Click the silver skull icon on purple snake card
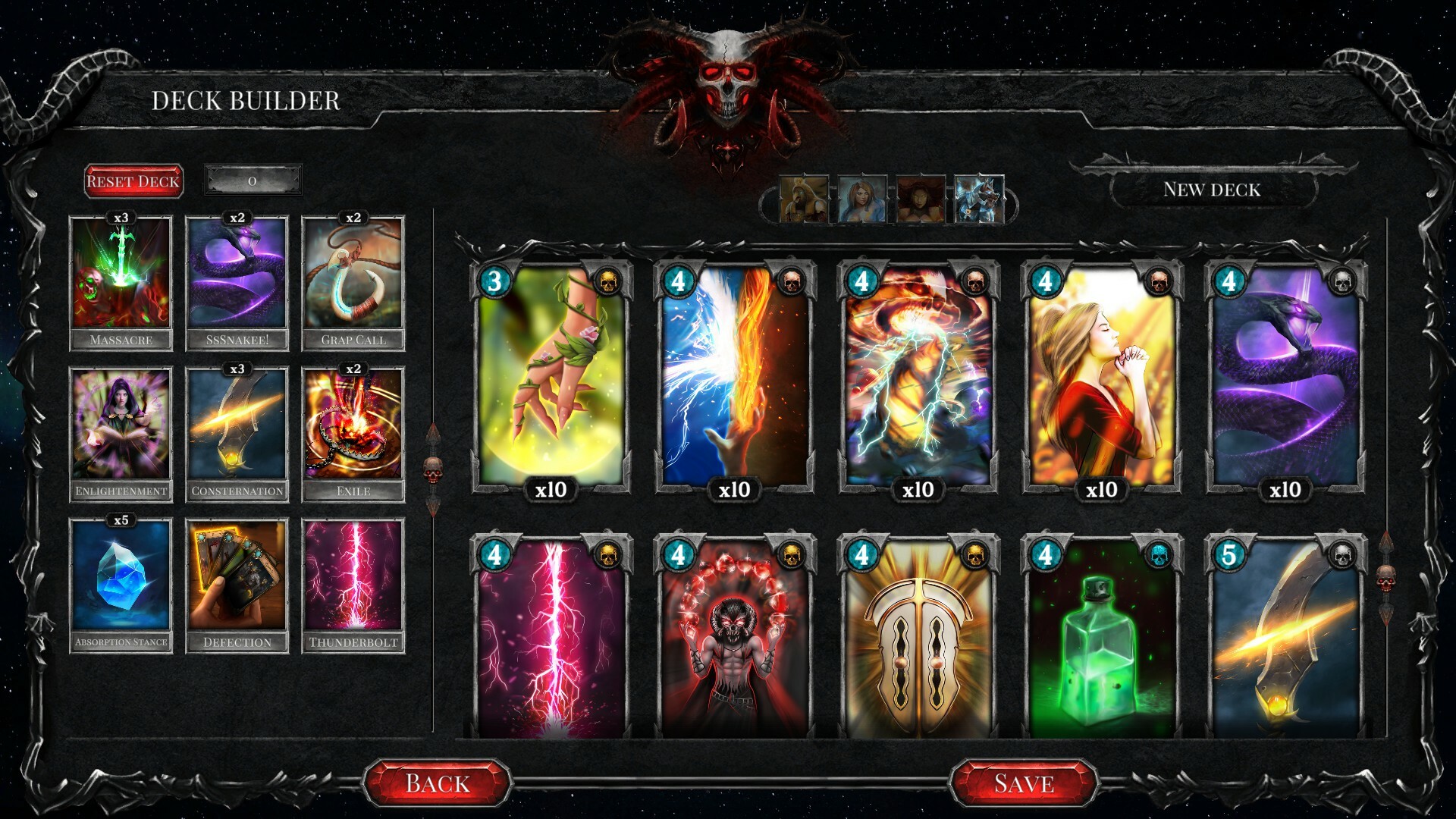The height and width of the screenshot is (819, 1456). point(1342,282)
